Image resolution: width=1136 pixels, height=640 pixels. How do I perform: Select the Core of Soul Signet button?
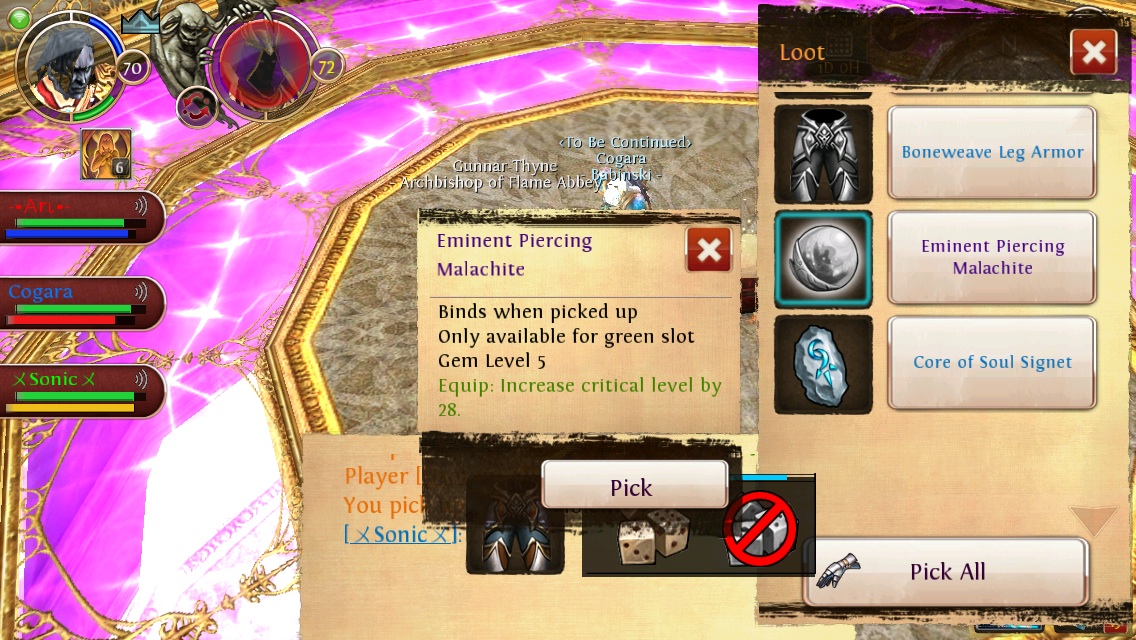tap(992, 363)
